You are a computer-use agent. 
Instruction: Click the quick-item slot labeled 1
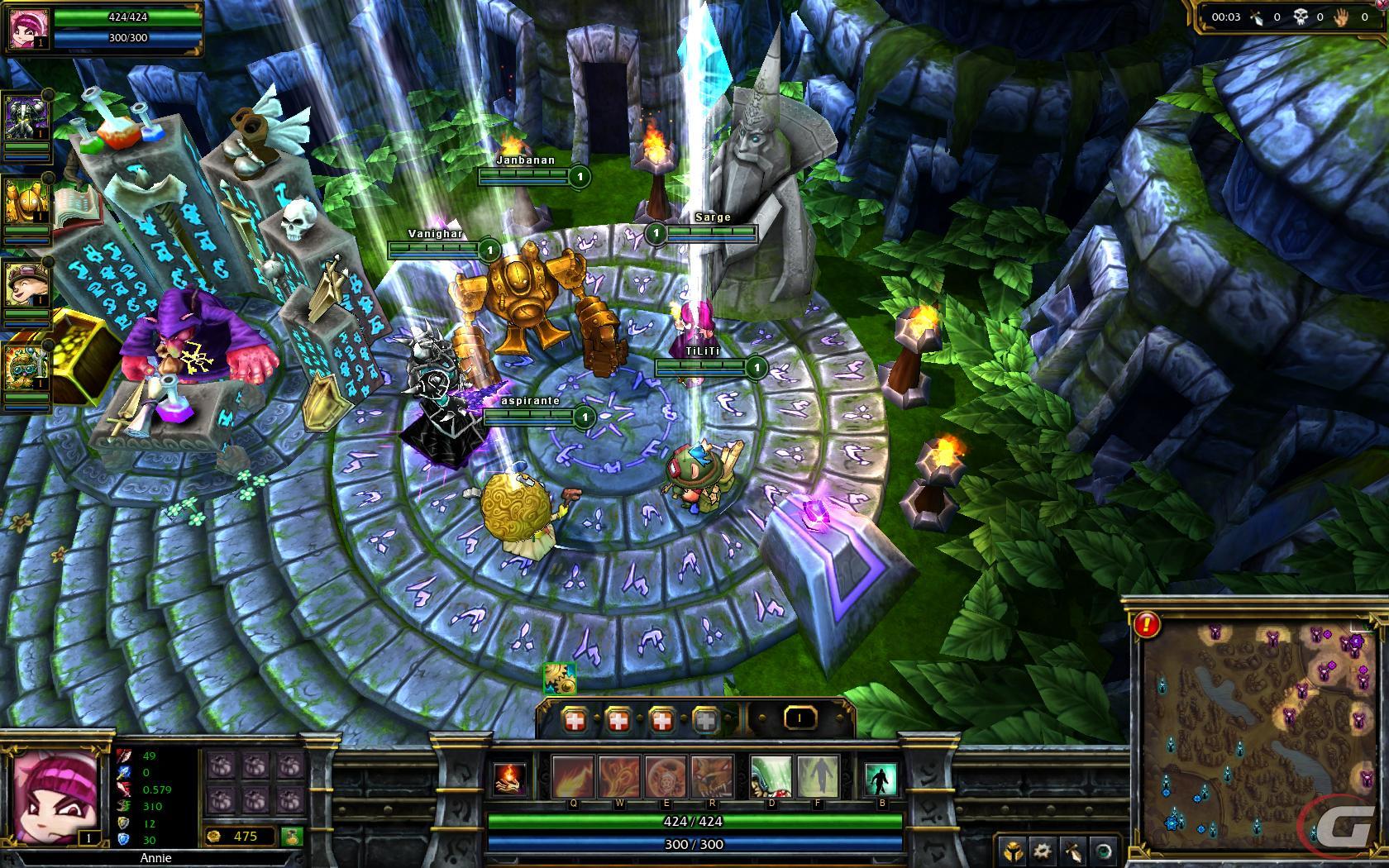(799, 718)
